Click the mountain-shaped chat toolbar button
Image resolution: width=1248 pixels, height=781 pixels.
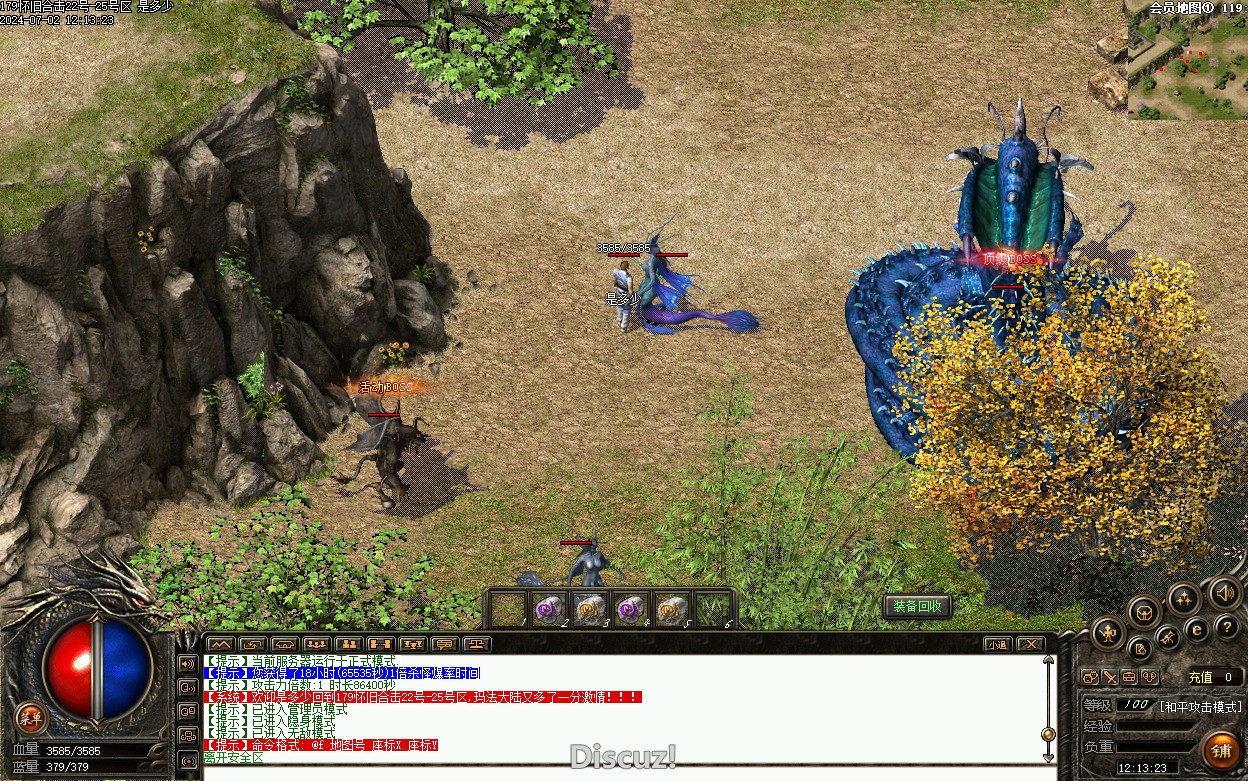point(220,644)
